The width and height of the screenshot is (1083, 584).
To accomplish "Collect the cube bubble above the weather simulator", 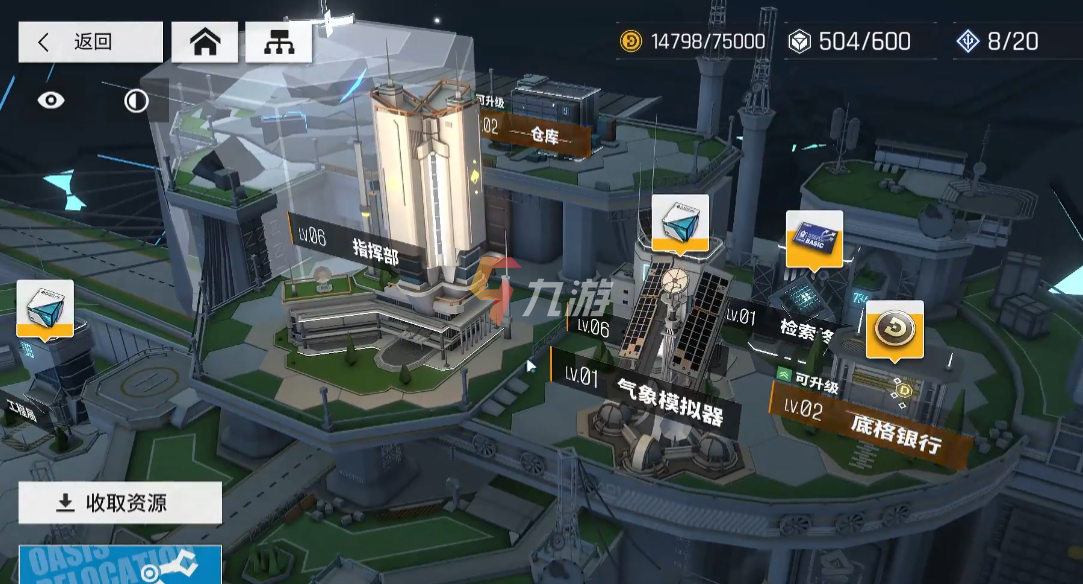I will (x=680, y=221).
